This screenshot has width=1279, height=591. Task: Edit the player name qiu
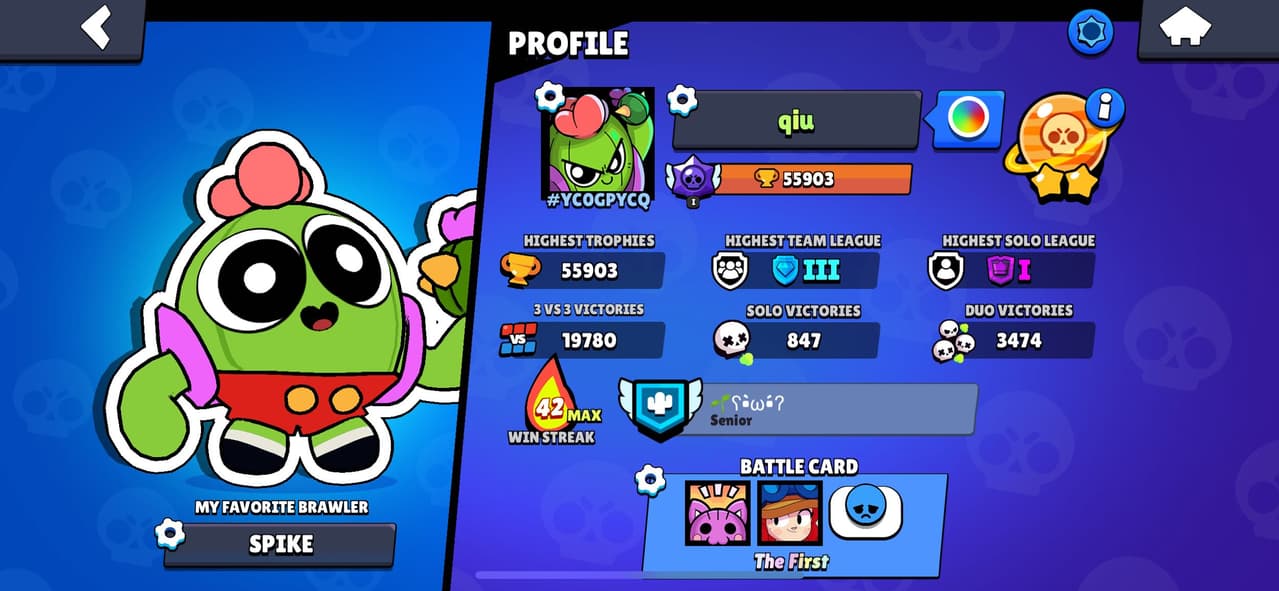click(x=796, y=121)
